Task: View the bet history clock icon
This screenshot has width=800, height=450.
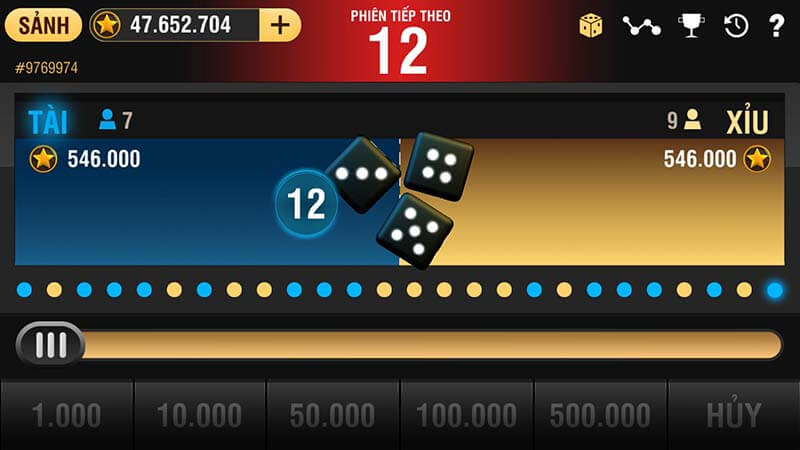Action: [x=736, y=26]
